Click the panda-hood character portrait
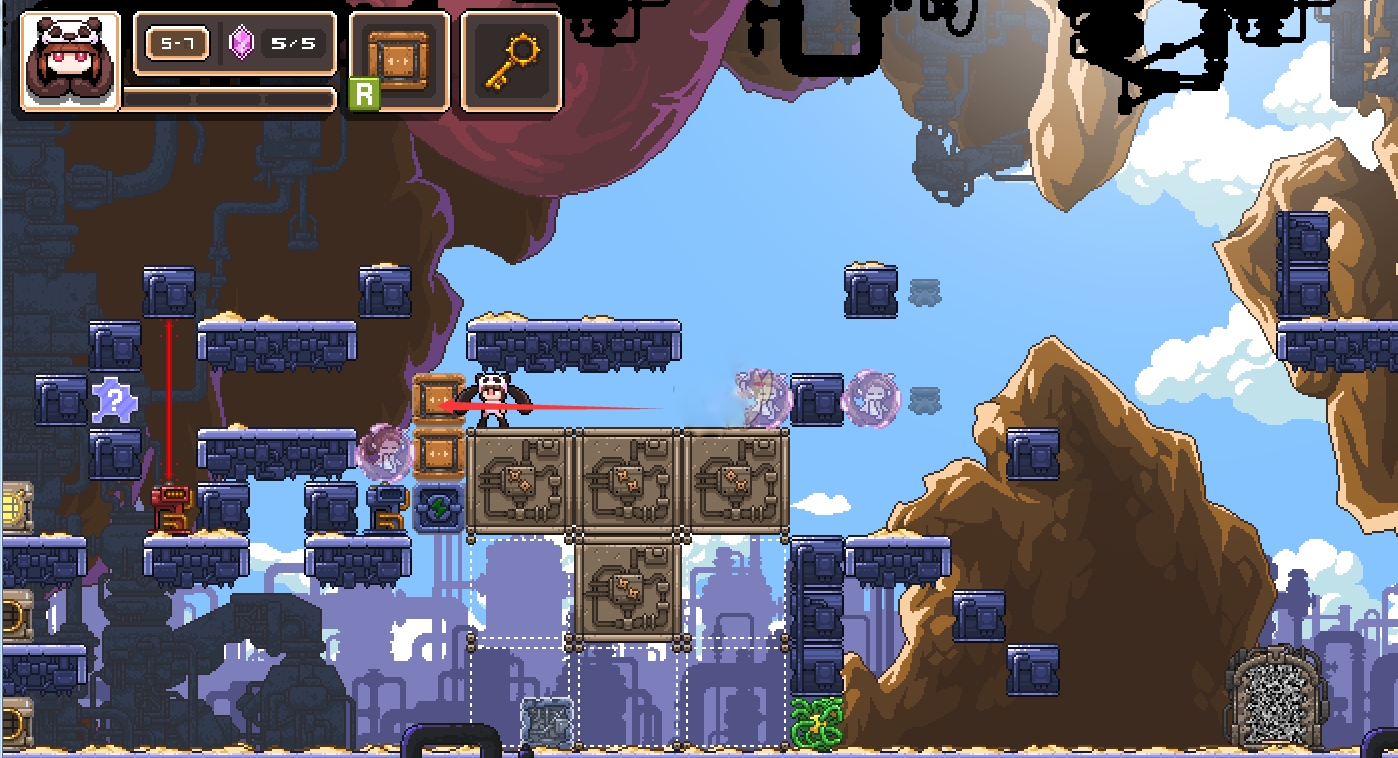This screenshot has height=758, width=1398. coord(70,61)
